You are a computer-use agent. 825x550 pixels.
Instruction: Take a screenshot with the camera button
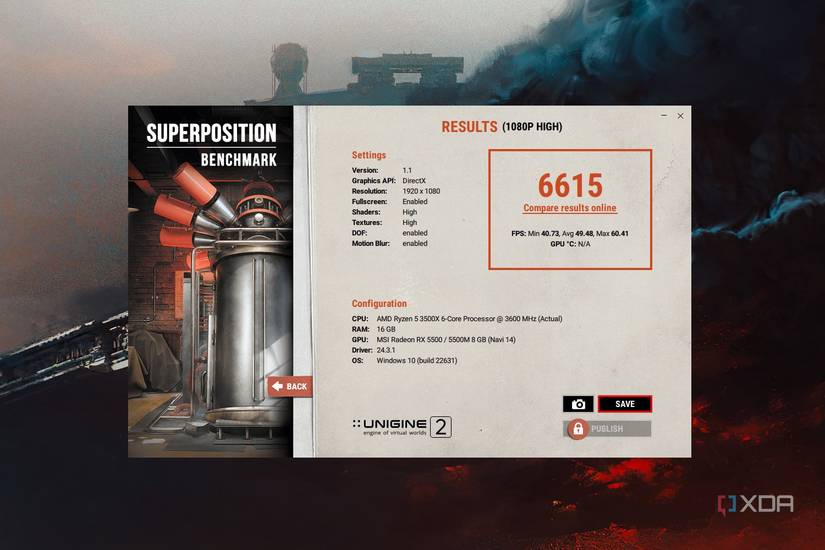coord(578,404)
